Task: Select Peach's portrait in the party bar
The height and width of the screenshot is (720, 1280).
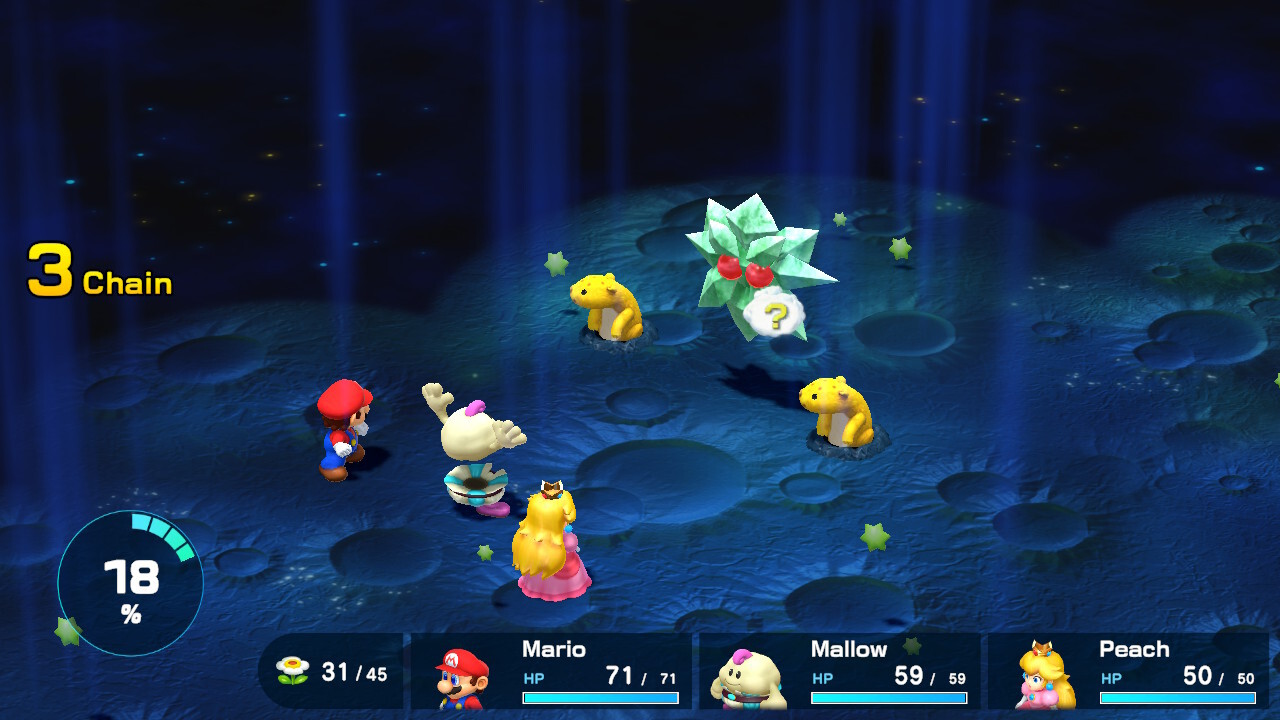Action: pyautogui.click(x=1045, y=677)
